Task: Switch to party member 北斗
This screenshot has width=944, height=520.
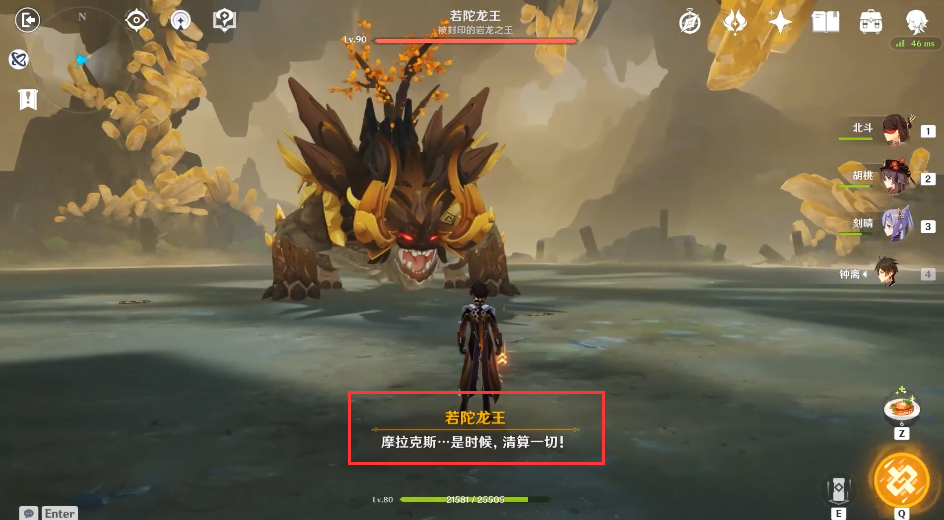Action: tap(893, 131)
